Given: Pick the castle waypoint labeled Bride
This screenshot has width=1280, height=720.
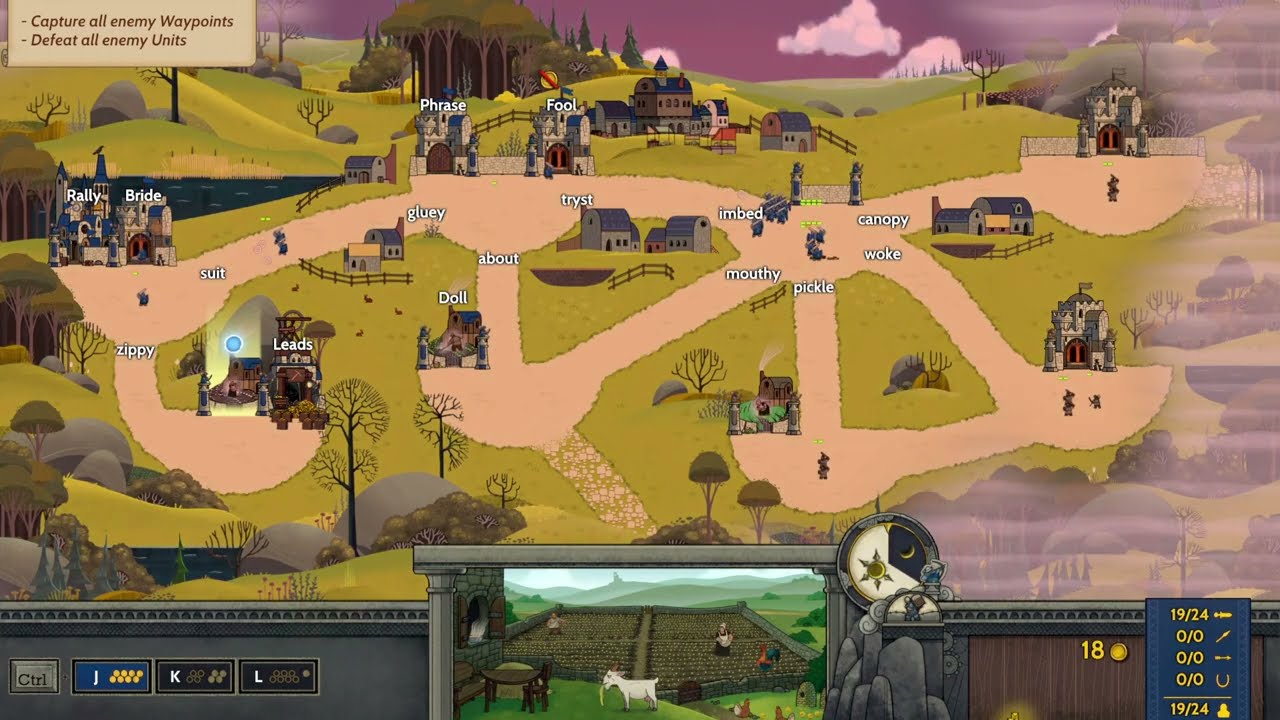Looking at the screenshot, I should coord(144,232).
